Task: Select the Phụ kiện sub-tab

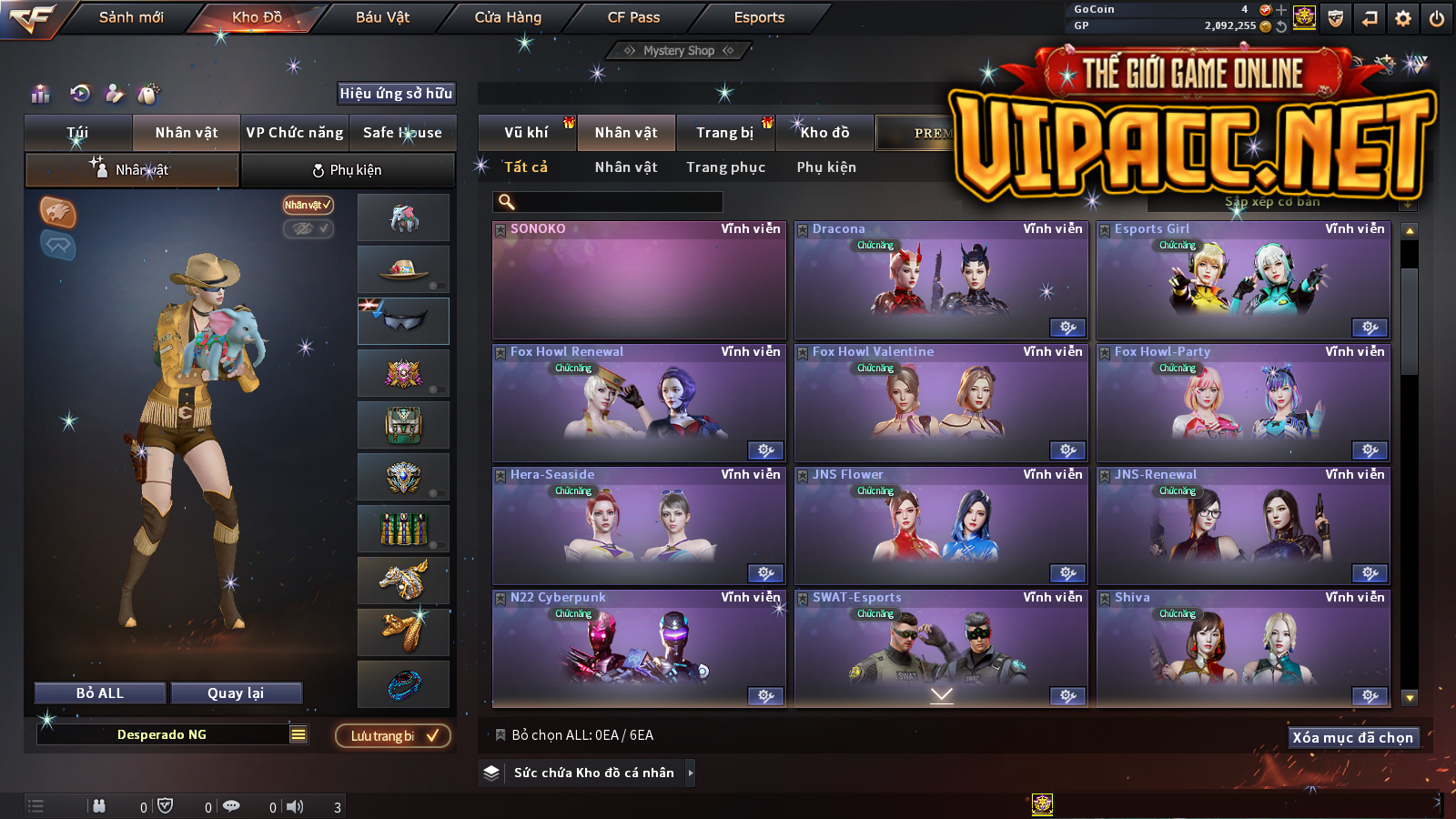Action: pos(348,170)
